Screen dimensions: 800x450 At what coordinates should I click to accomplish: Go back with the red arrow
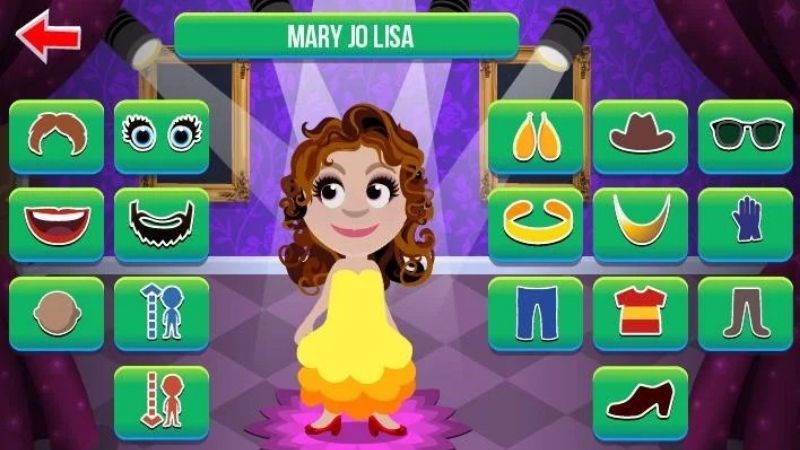47,37
